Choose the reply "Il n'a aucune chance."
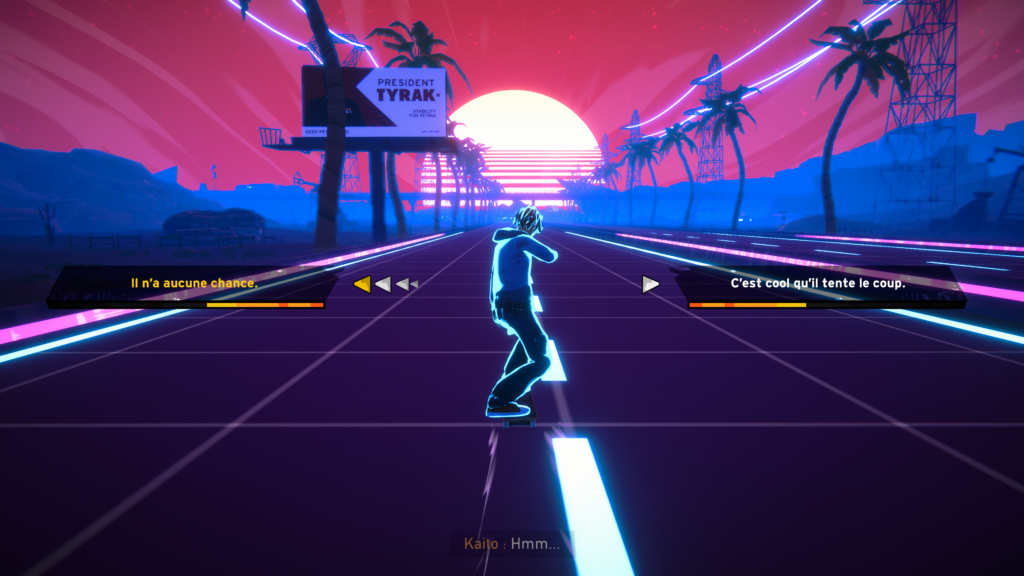This screenshot has width=1024, height=576. pos(195,283)
